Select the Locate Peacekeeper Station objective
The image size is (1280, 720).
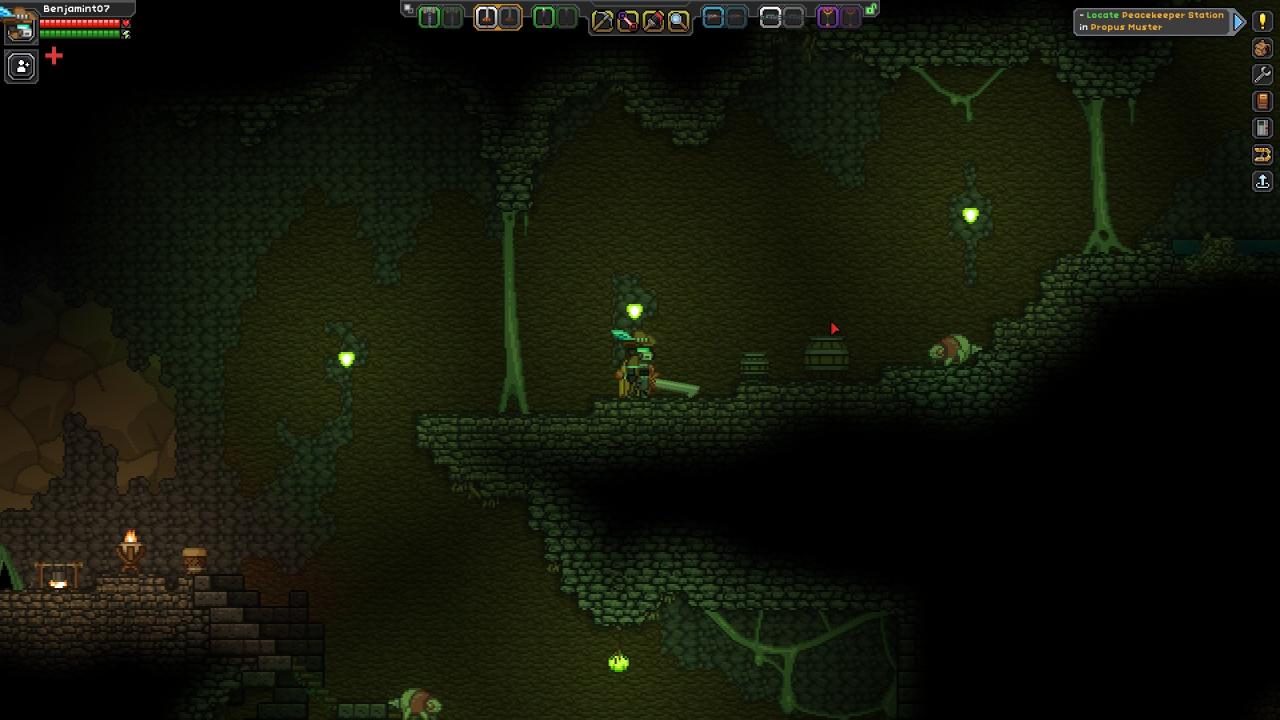point(1150,21)
